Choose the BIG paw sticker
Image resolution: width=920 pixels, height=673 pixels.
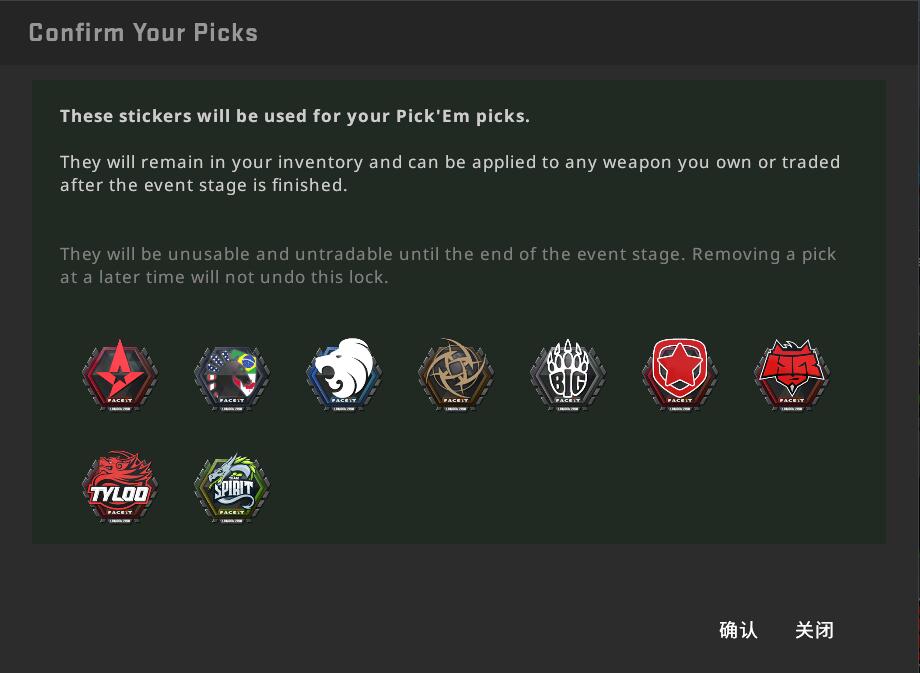(x=568, y=375)
